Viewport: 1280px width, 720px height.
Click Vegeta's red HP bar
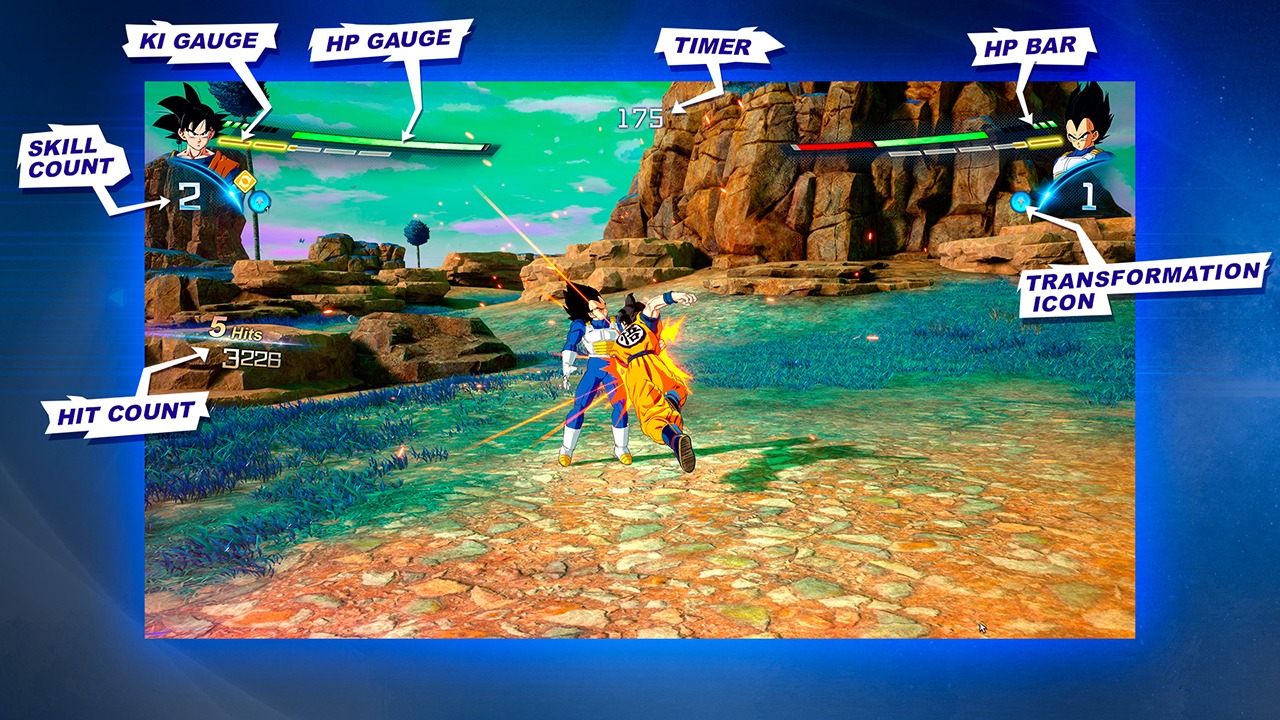click(835, 144)
